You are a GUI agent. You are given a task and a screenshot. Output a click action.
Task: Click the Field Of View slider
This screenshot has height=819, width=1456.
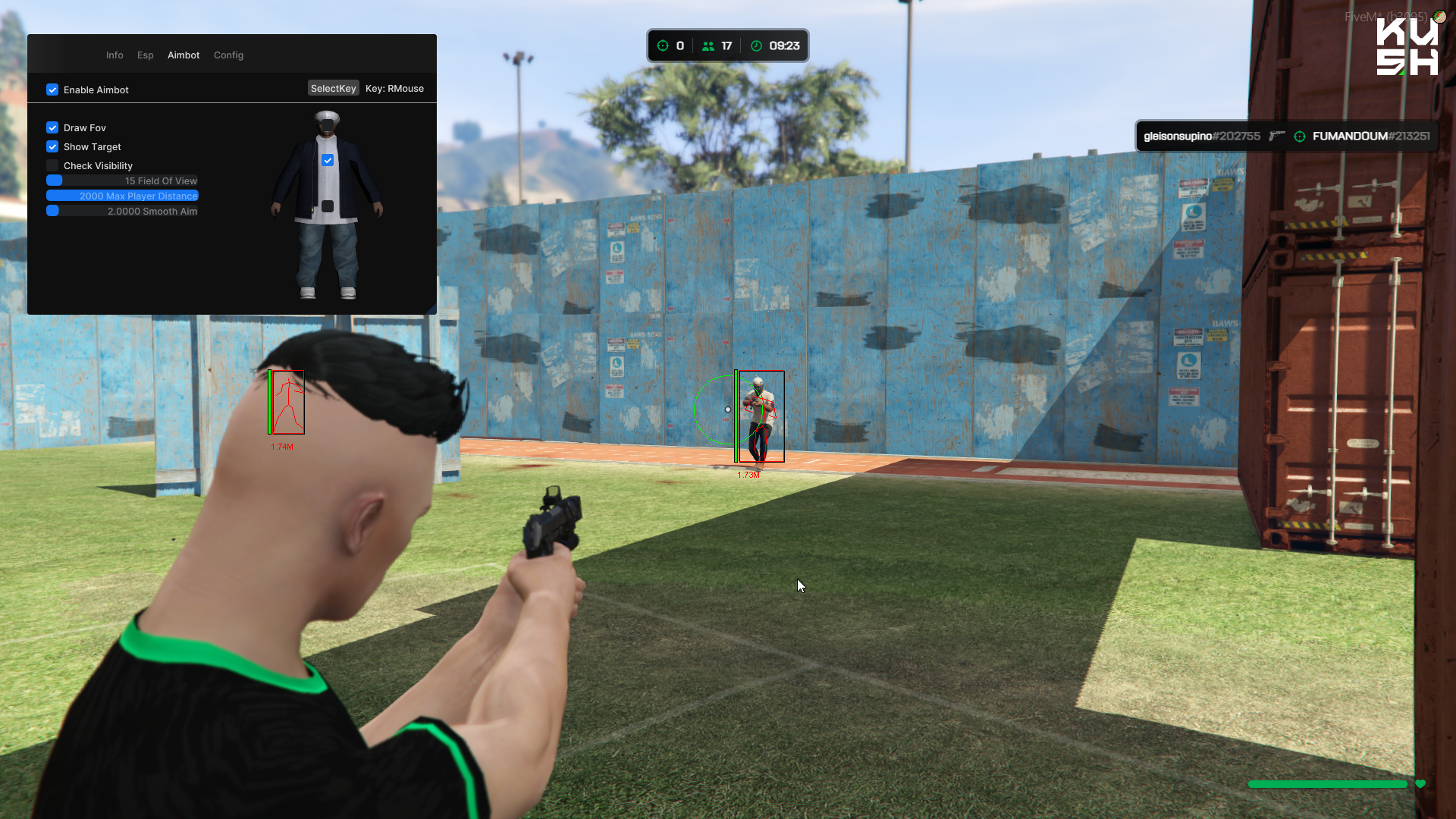click(x=122, y=180)
